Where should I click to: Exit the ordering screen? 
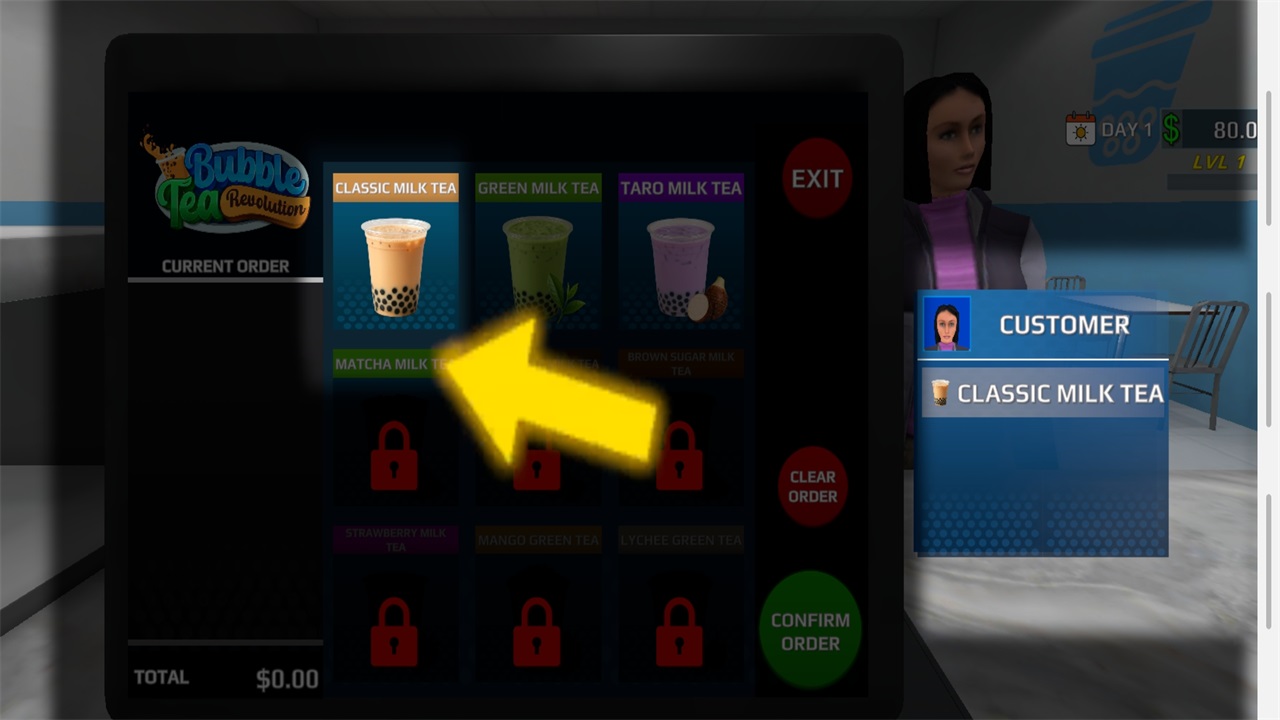click(817, 179)
